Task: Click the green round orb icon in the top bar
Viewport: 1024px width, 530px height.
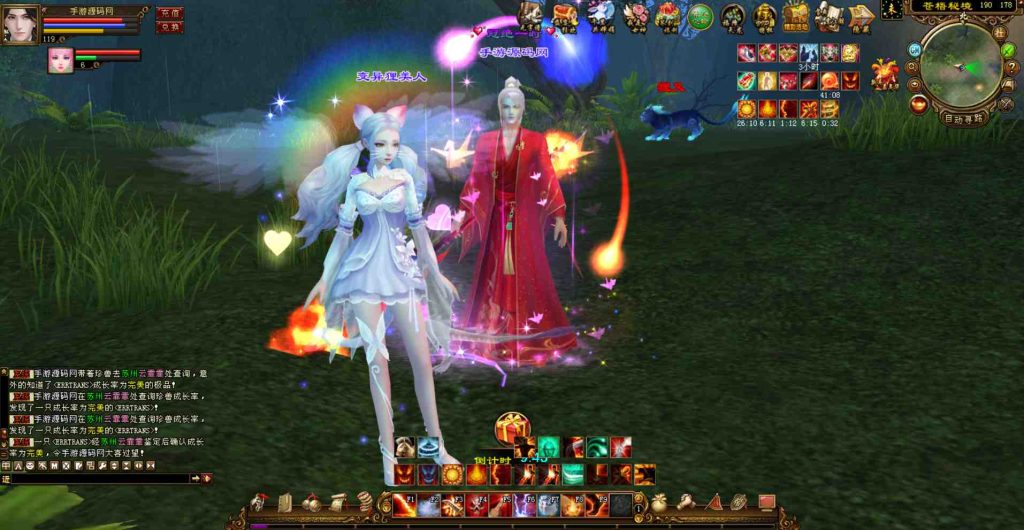Action: [x=700, y=16]
